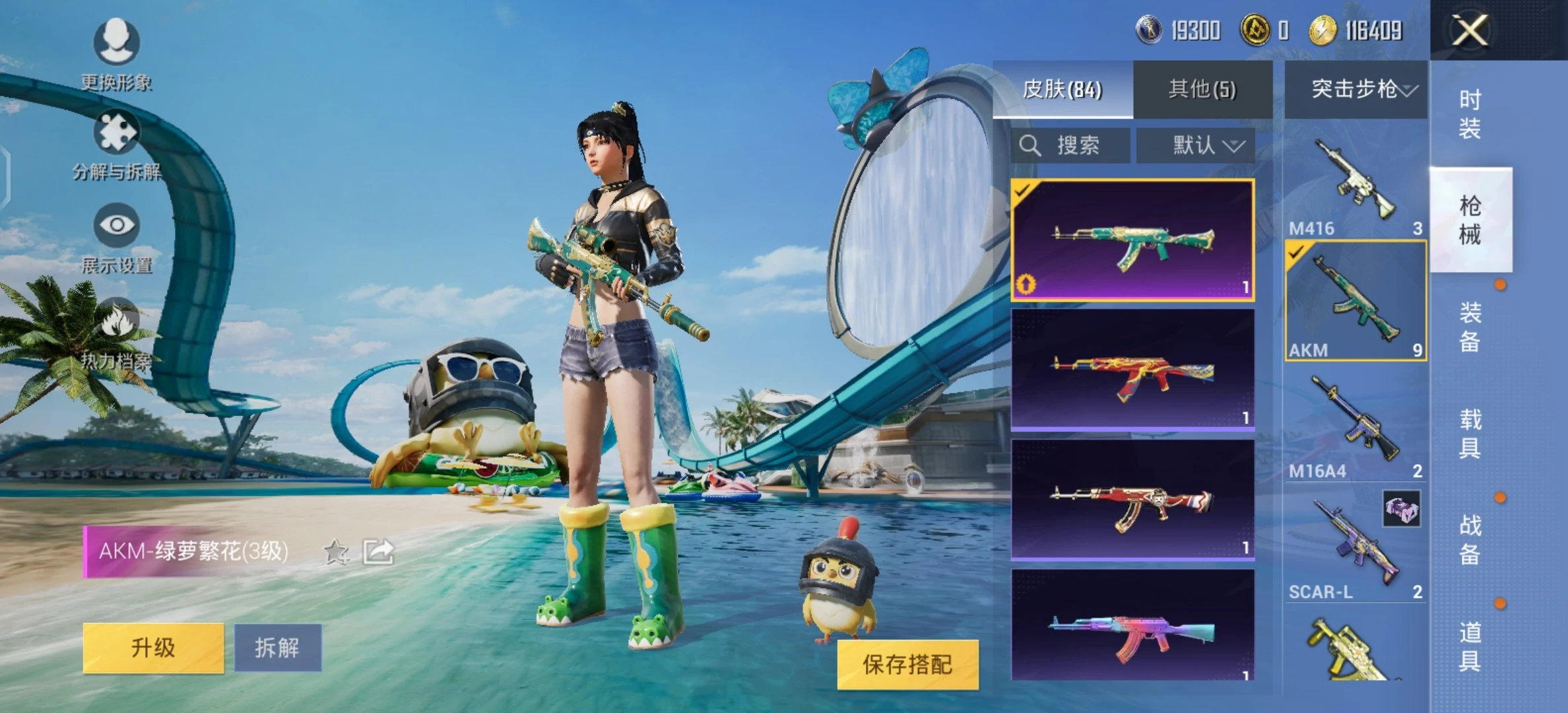Click the yellow 升级 upgrade button
1568x713 pixels.
point(153,648)
